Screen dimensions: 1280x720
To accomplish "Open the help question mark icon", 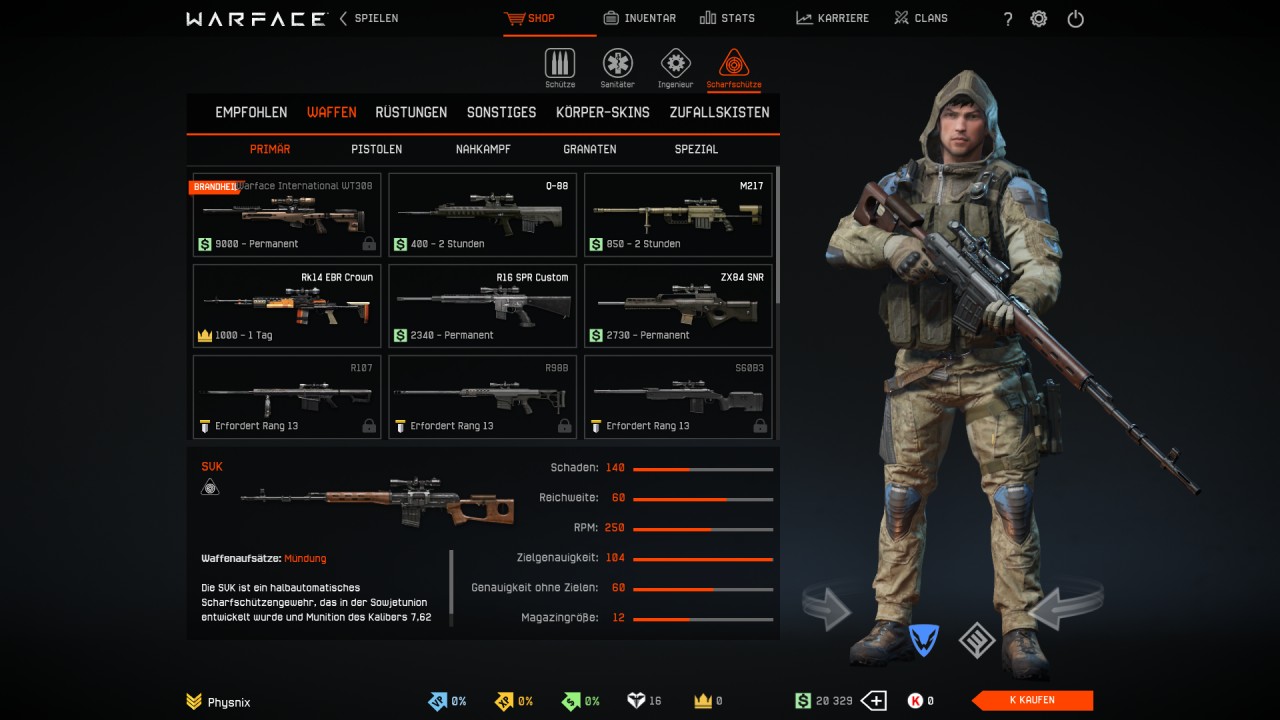I will (1008, 19).
